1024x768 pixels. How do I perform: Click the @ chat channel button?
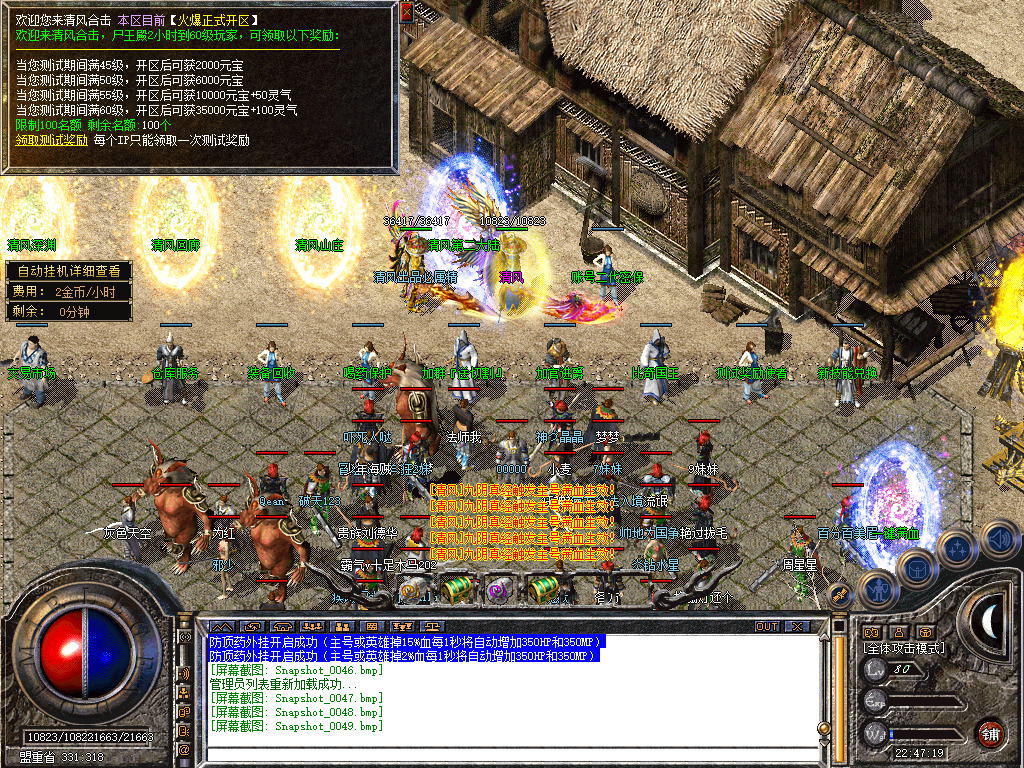[x=184, y=749]
